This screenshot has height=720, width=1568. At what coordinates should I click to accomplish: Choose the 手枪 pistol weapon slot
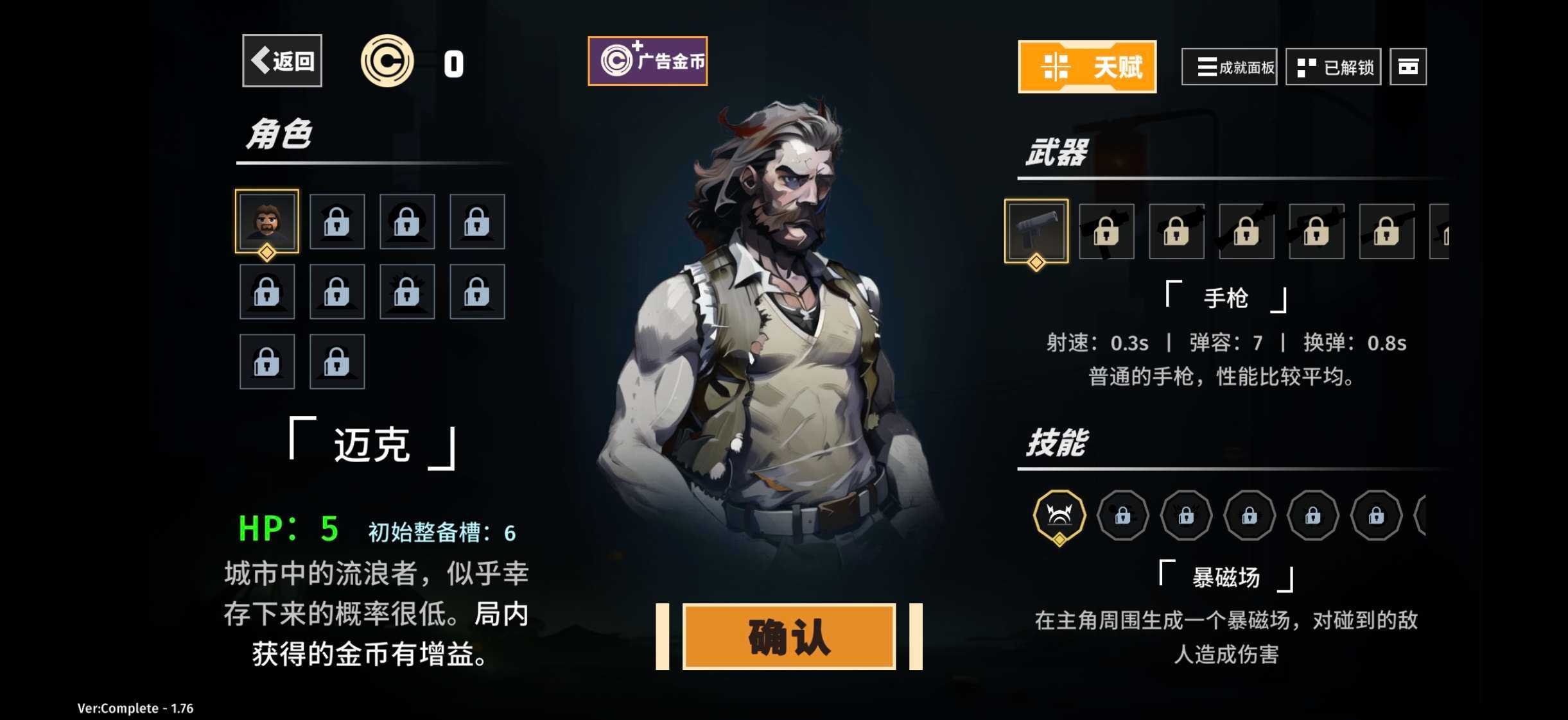point(1036,231)
